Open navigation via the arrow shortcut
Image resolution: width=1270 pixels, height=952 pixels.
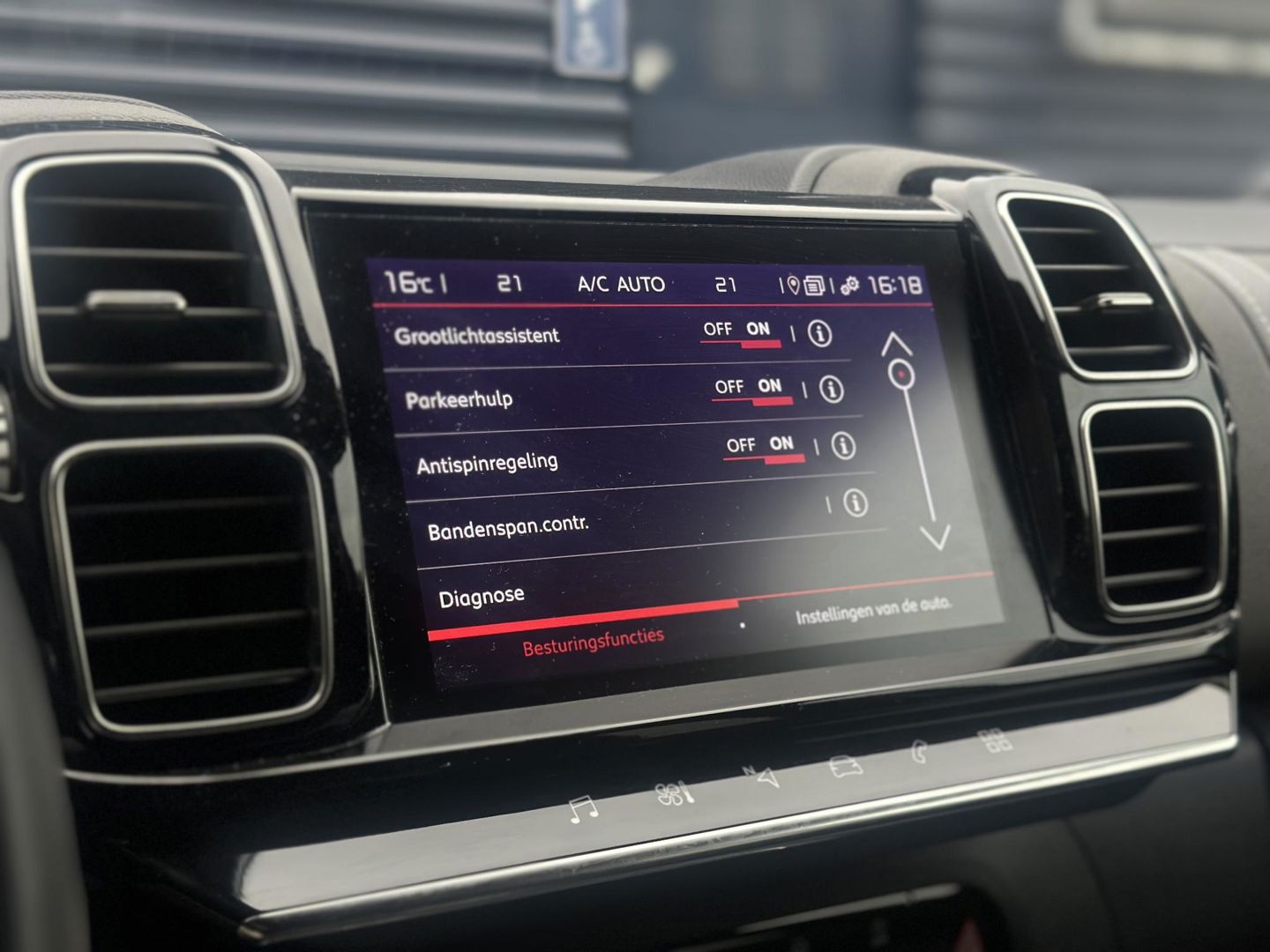(762, 777)
